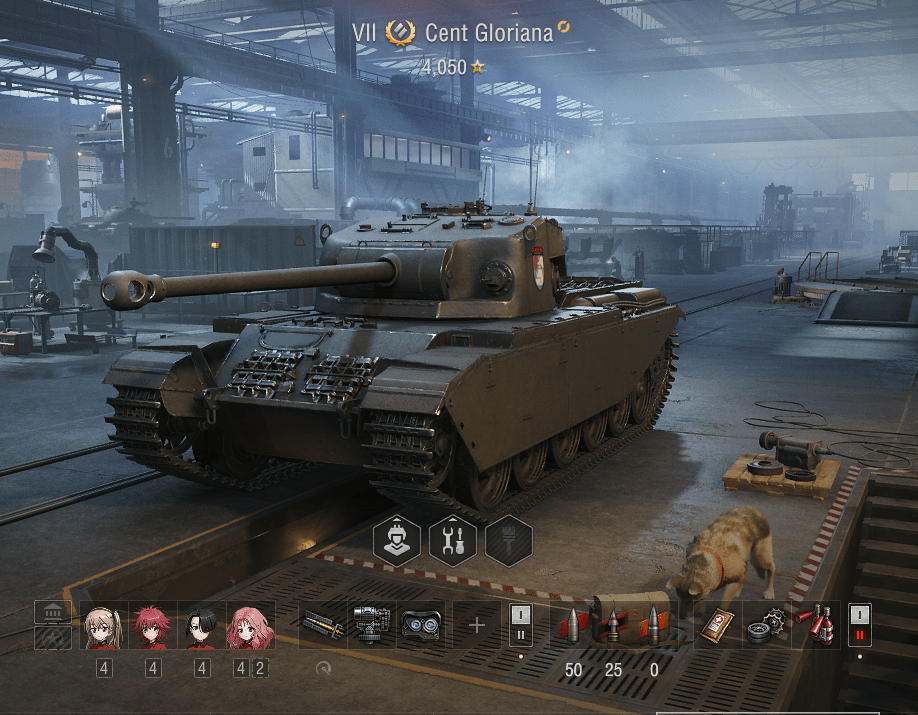Select the gun rammer equipment slot
Screen dimensions: 918x715
(x=323, y=625)
